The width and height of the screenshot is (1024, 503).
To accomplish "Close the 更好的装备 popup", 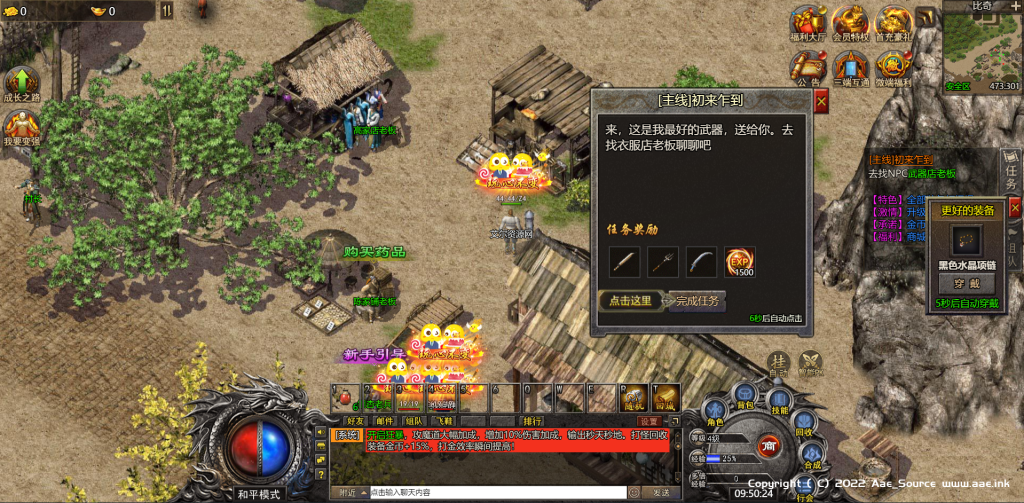I will 1014,208.
